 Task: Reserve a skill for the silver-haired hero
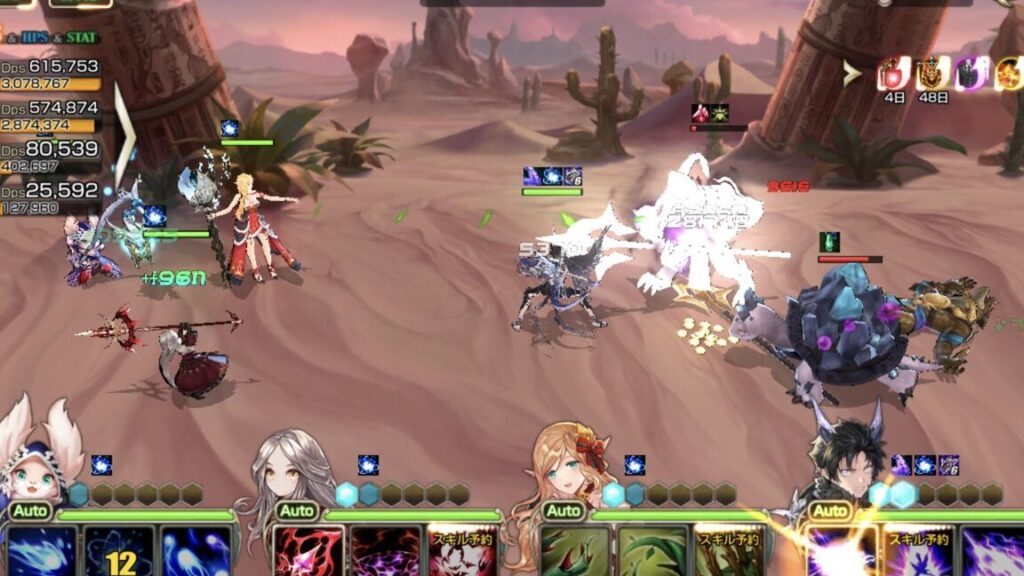pyautogui.click(x=462, y=551)
